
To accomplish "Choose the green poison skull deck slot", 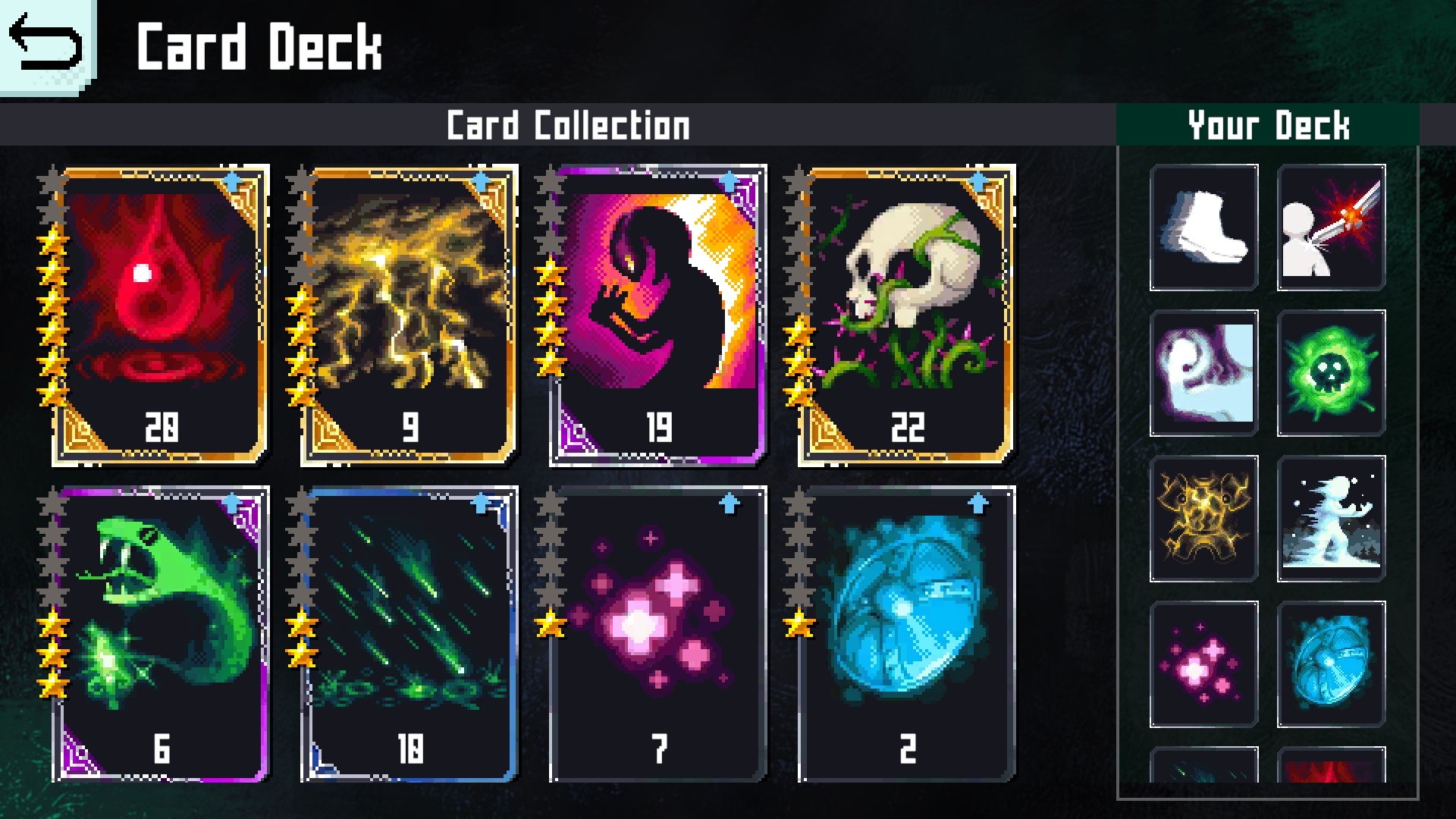I will (x=1332, y=373).
